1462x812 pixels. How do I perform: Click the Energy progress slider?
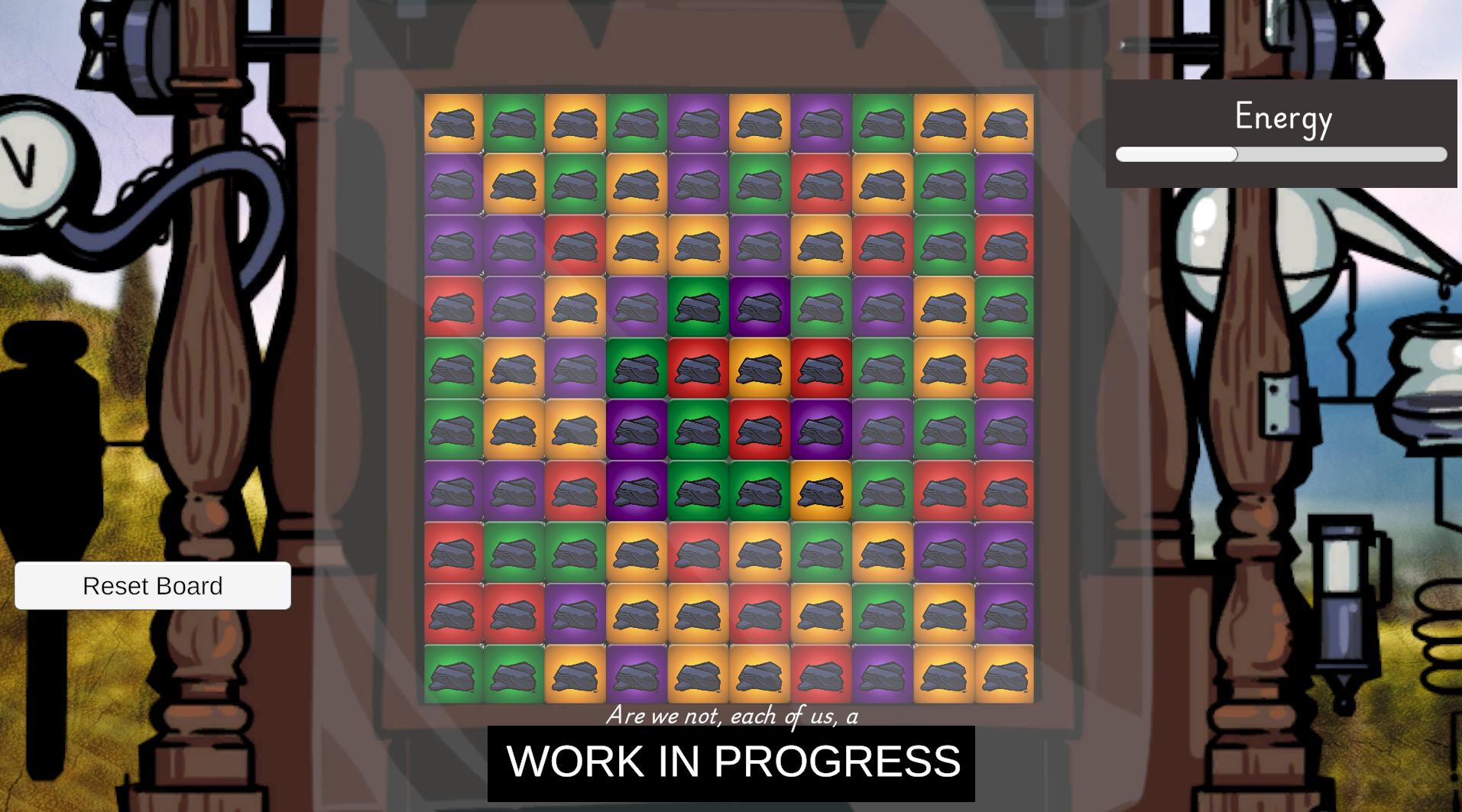point(1280,154)
